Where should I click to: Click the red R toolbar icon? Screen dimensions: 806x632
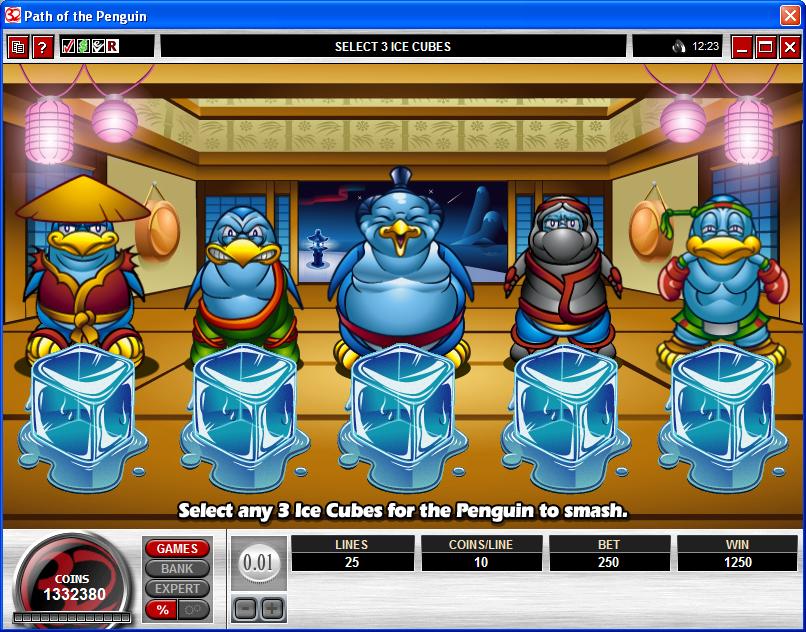pos(112,46)
